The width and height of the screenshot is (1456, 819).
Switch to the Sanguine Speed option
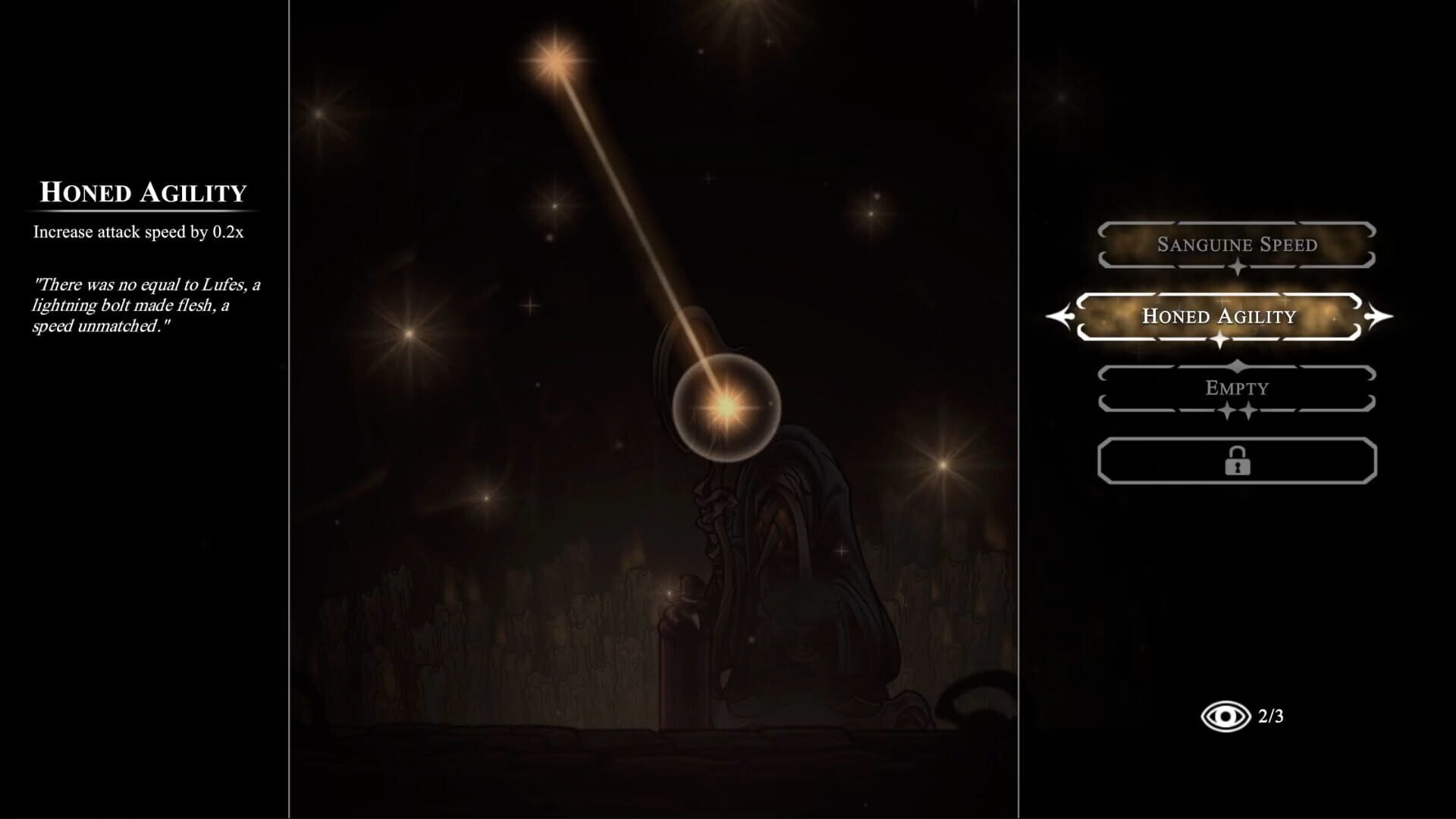point(1237,245)
